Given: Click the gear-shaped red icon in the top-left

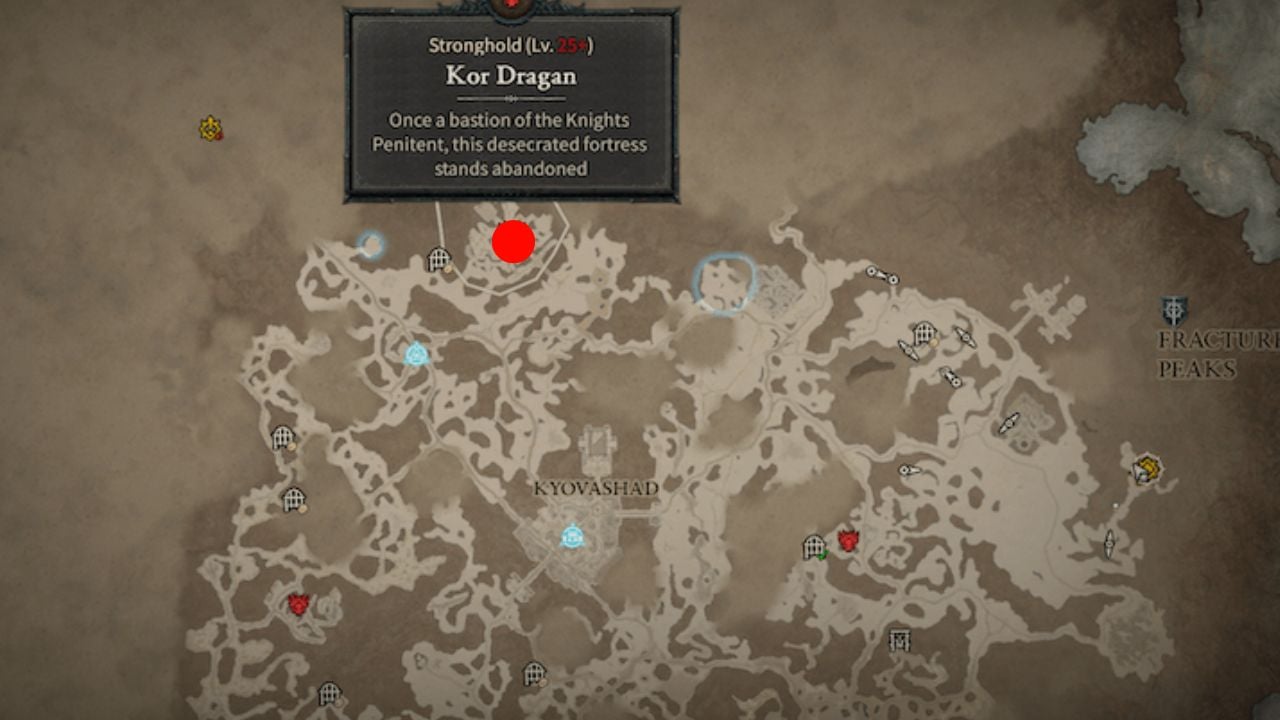Looking at the screenshot, I should (210, 126).
